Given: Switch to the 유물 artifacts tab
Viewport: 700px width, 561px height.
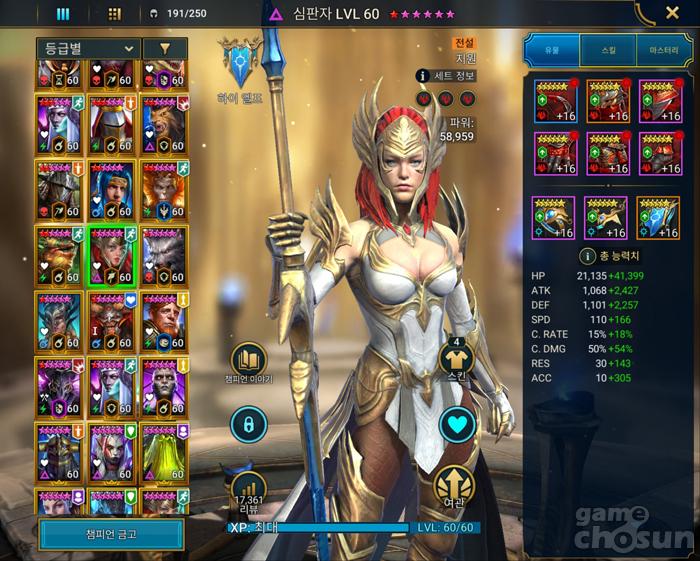Looking at the screenshot, I should [x=552, y=47].
